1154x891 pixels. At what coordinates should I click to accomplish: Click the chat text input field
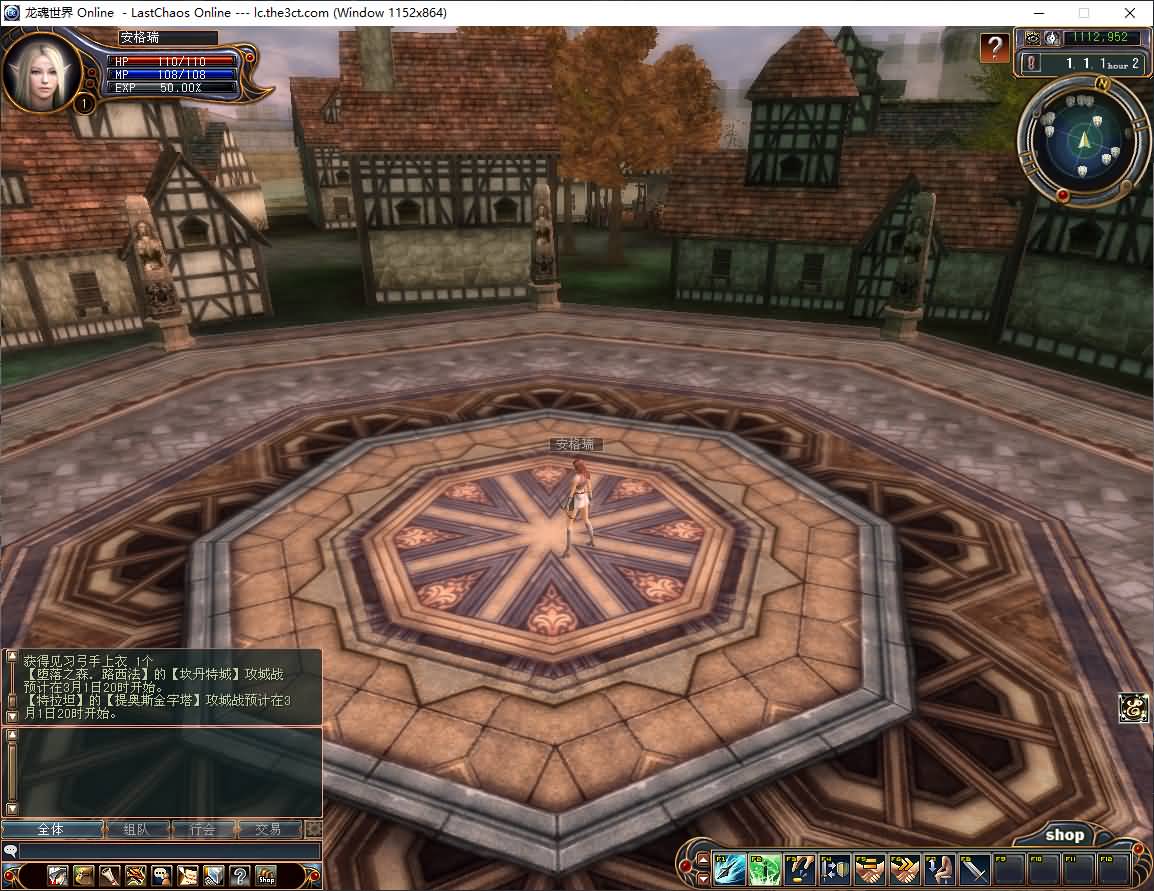point(170,851)
